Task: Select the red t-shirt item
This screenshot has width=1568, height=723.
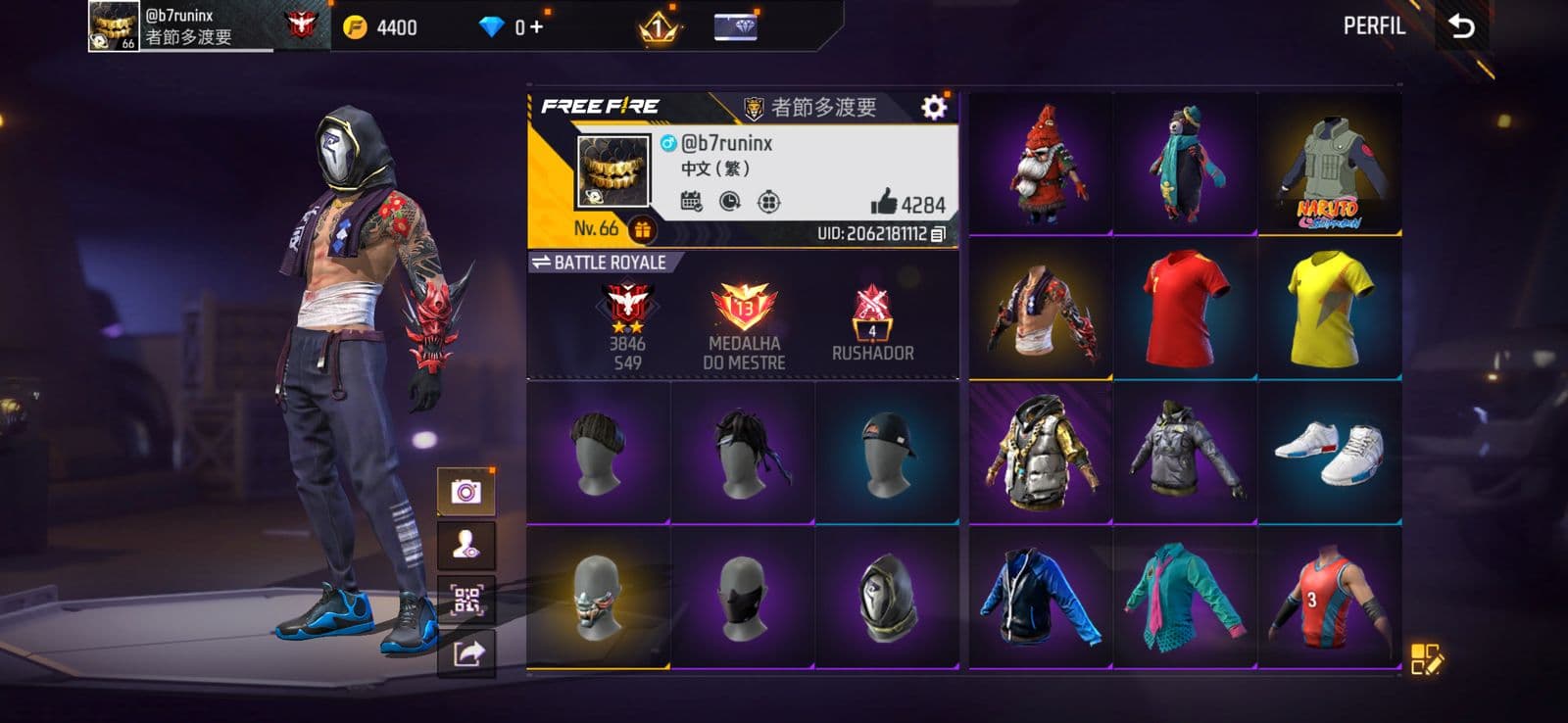Action: 1185,309
